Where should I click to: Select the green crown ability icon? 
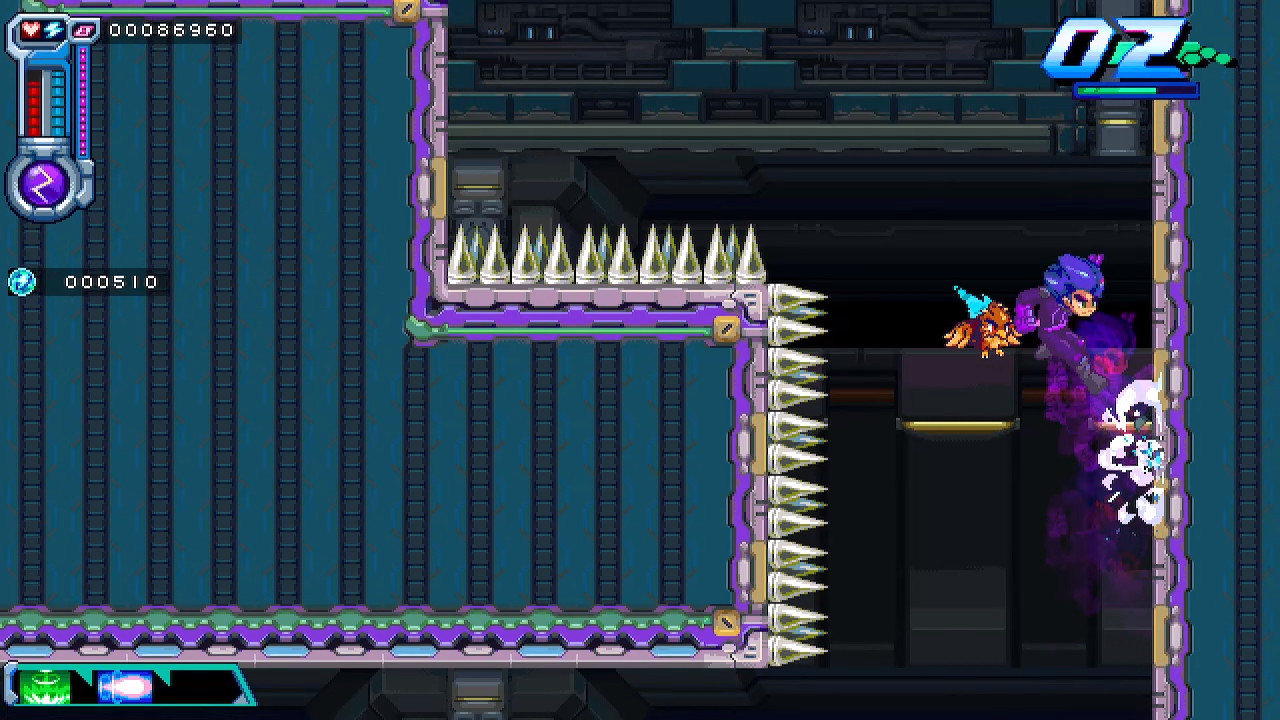[44, 688]
